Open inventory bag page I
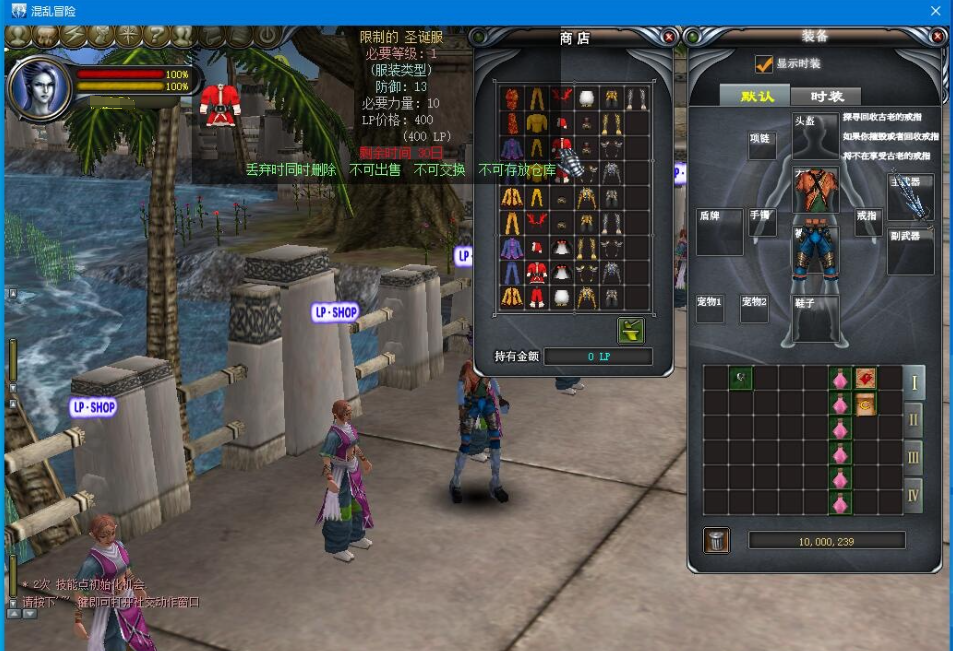Viewport: 953px width, 651px height. point(913,381)
